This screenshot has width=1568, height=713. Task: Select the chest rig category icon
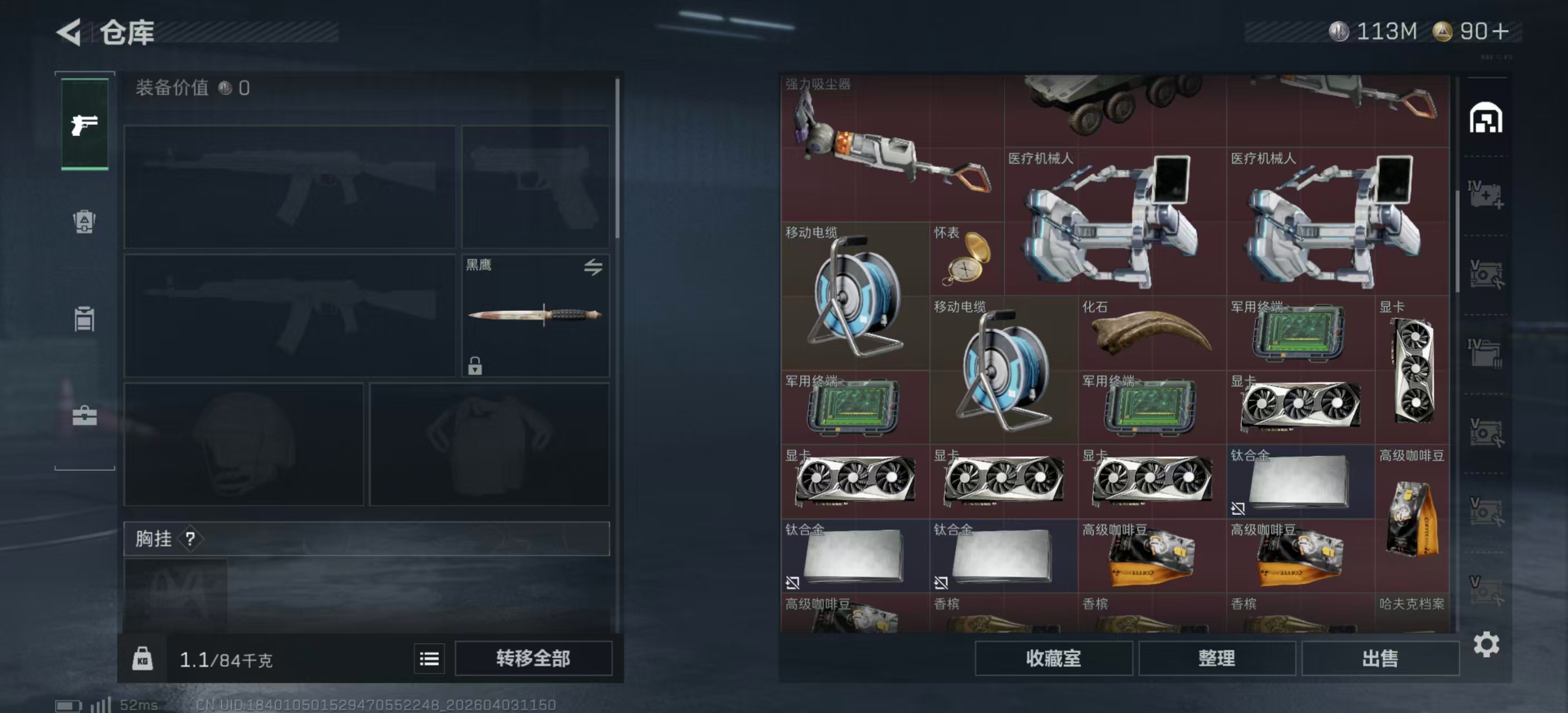point(84,320)
